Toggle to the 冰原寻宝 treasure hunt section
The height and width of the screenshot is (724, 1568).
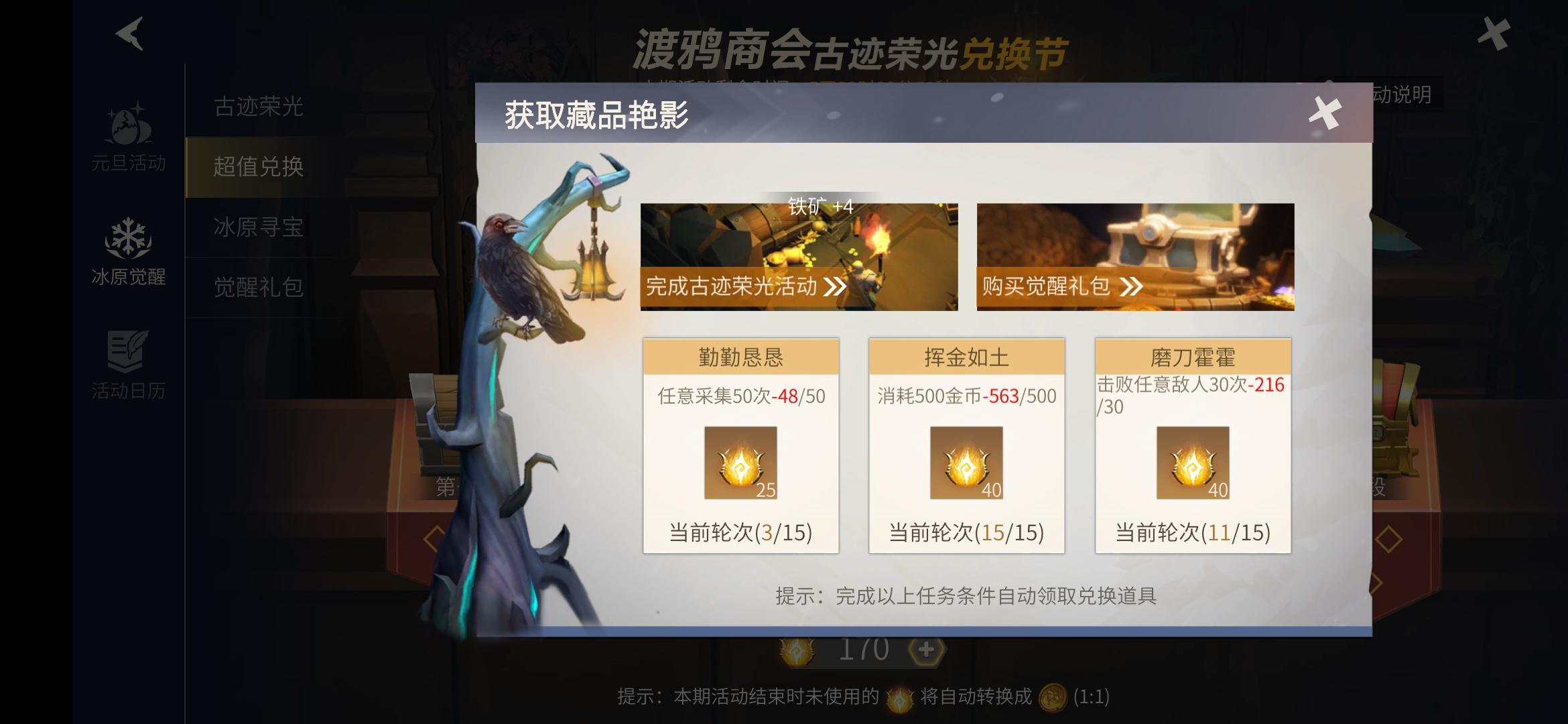tap(258, 228)
